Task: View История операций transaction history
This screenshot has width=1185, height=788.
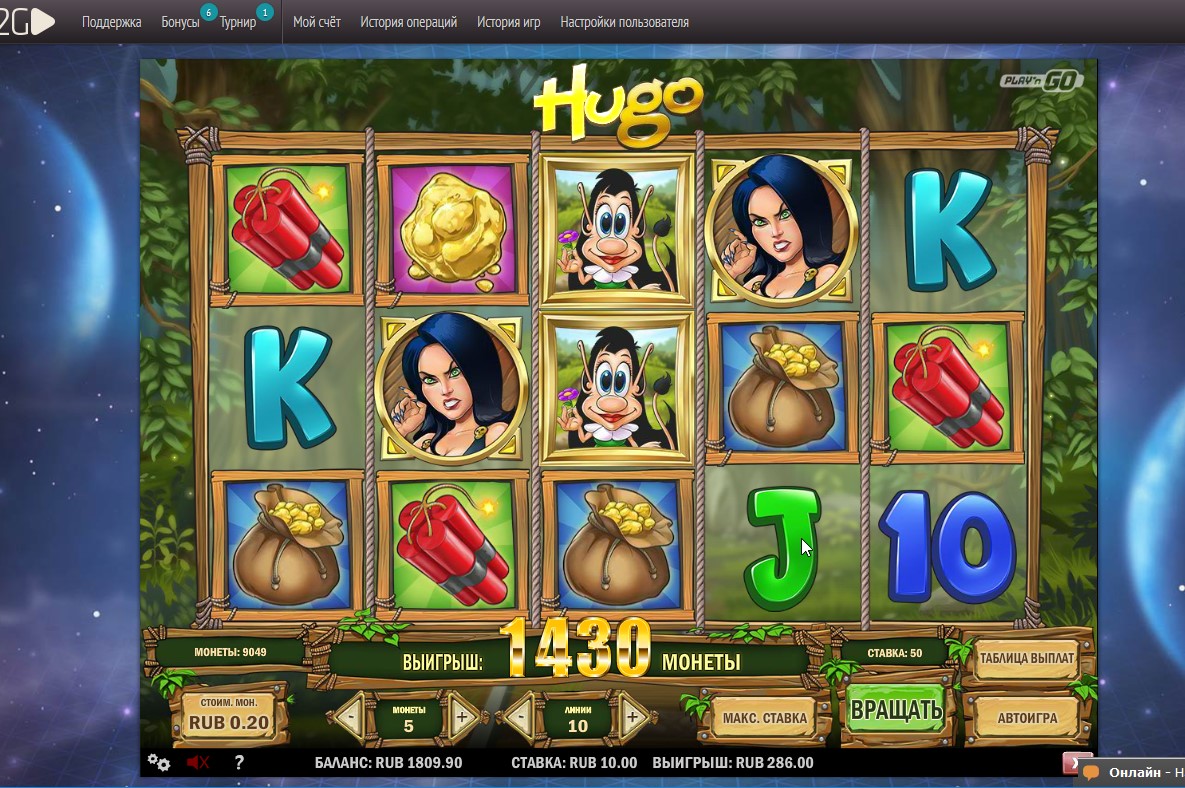Action: [x=408, y=22]
